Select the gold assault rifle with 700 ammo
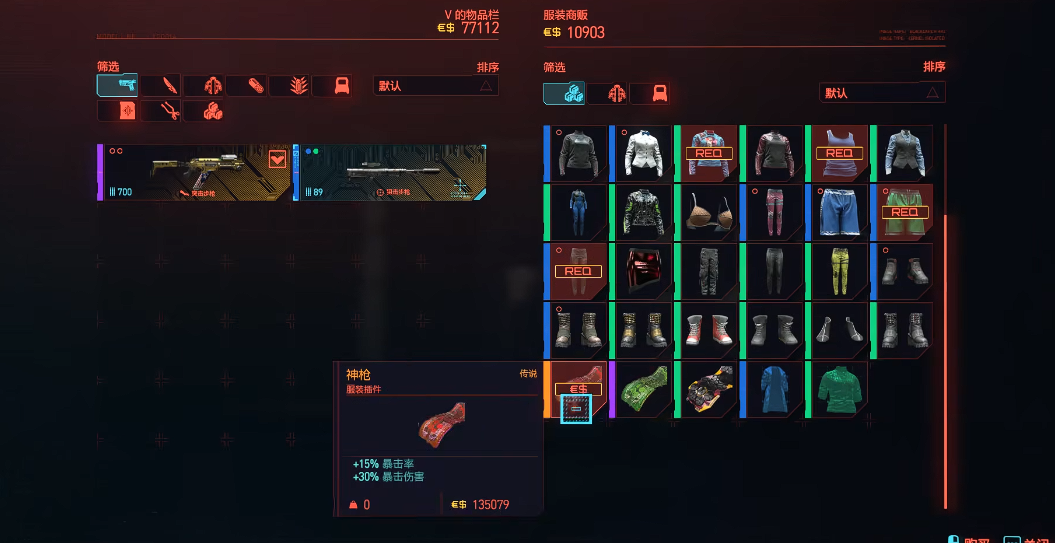1055x543 pixels. pos(195,172)
